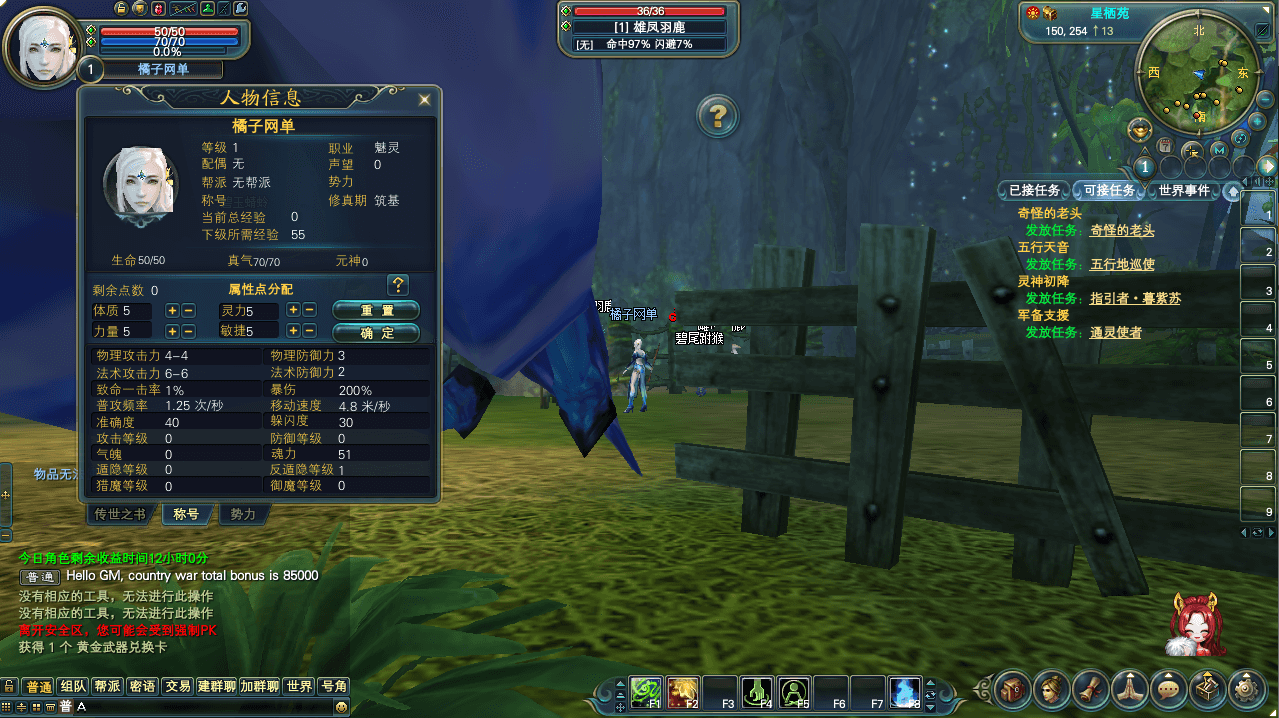1279x718 pixels.
Task: Show the 已接任务 accepted quests tab
Action: [1034, 190]
